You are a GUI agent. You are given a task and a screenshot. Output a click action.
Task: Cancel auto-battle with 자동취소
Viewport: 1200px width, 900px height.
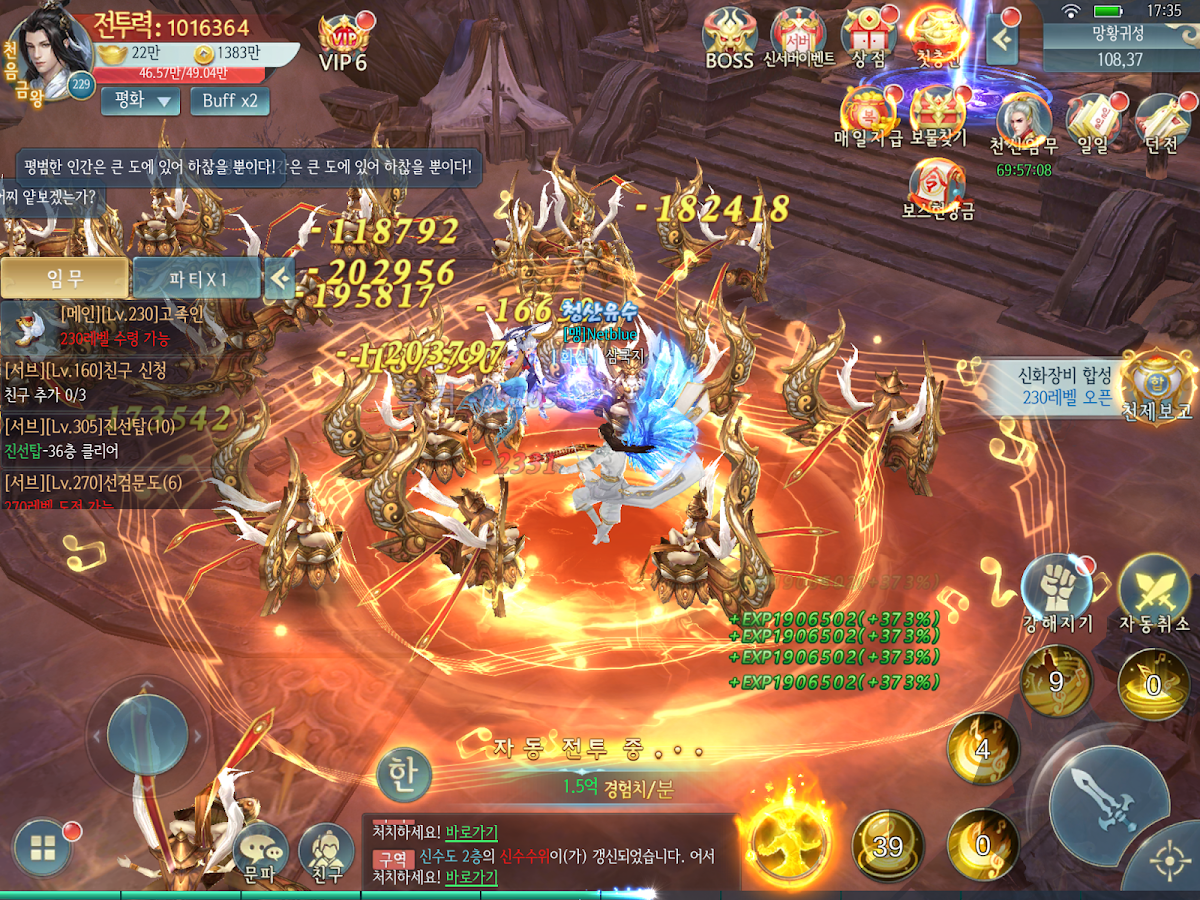pos(1154,593)
